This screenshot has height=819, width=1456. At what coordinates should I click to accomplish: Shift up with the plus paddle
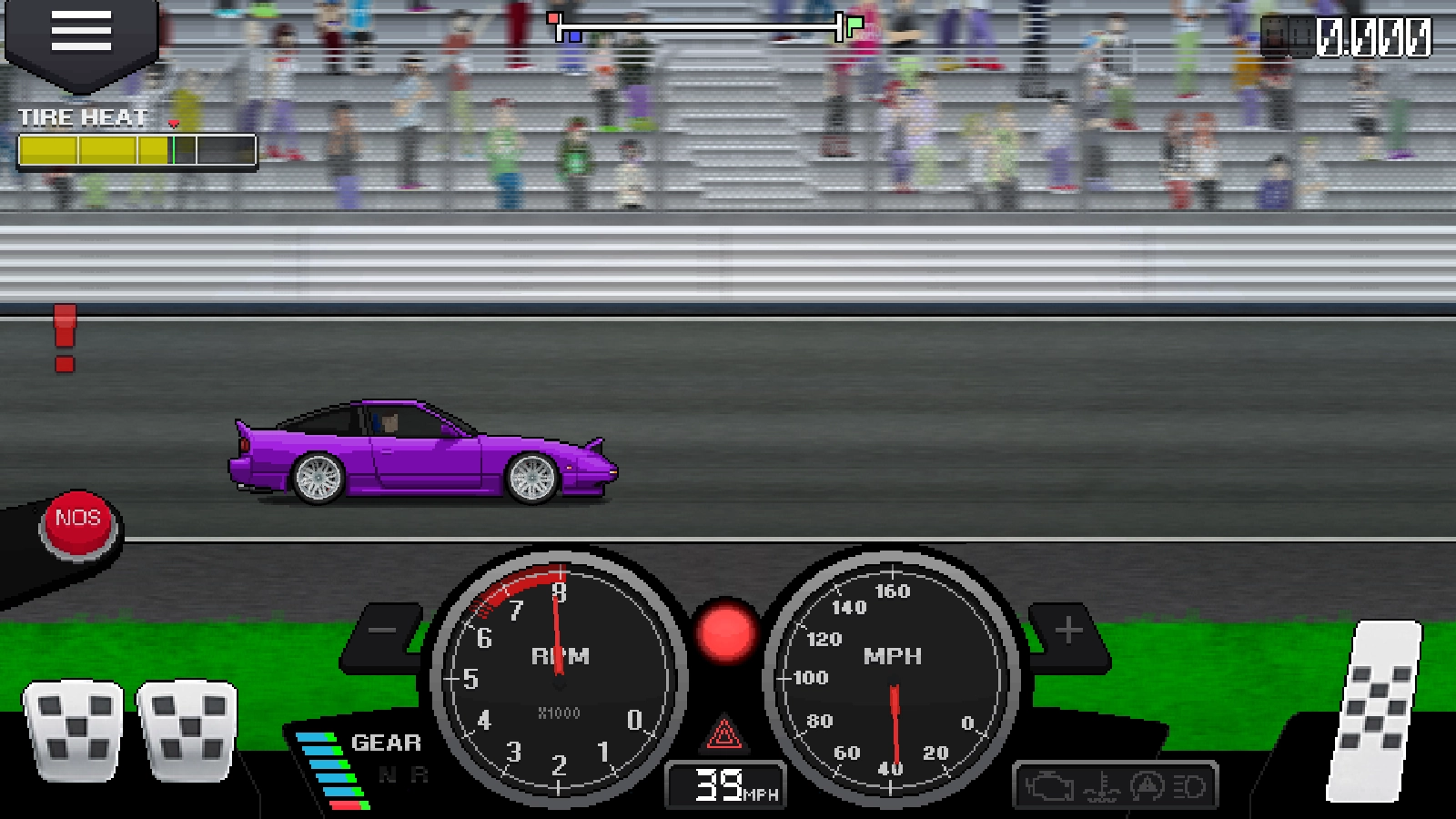[1068, 631]
